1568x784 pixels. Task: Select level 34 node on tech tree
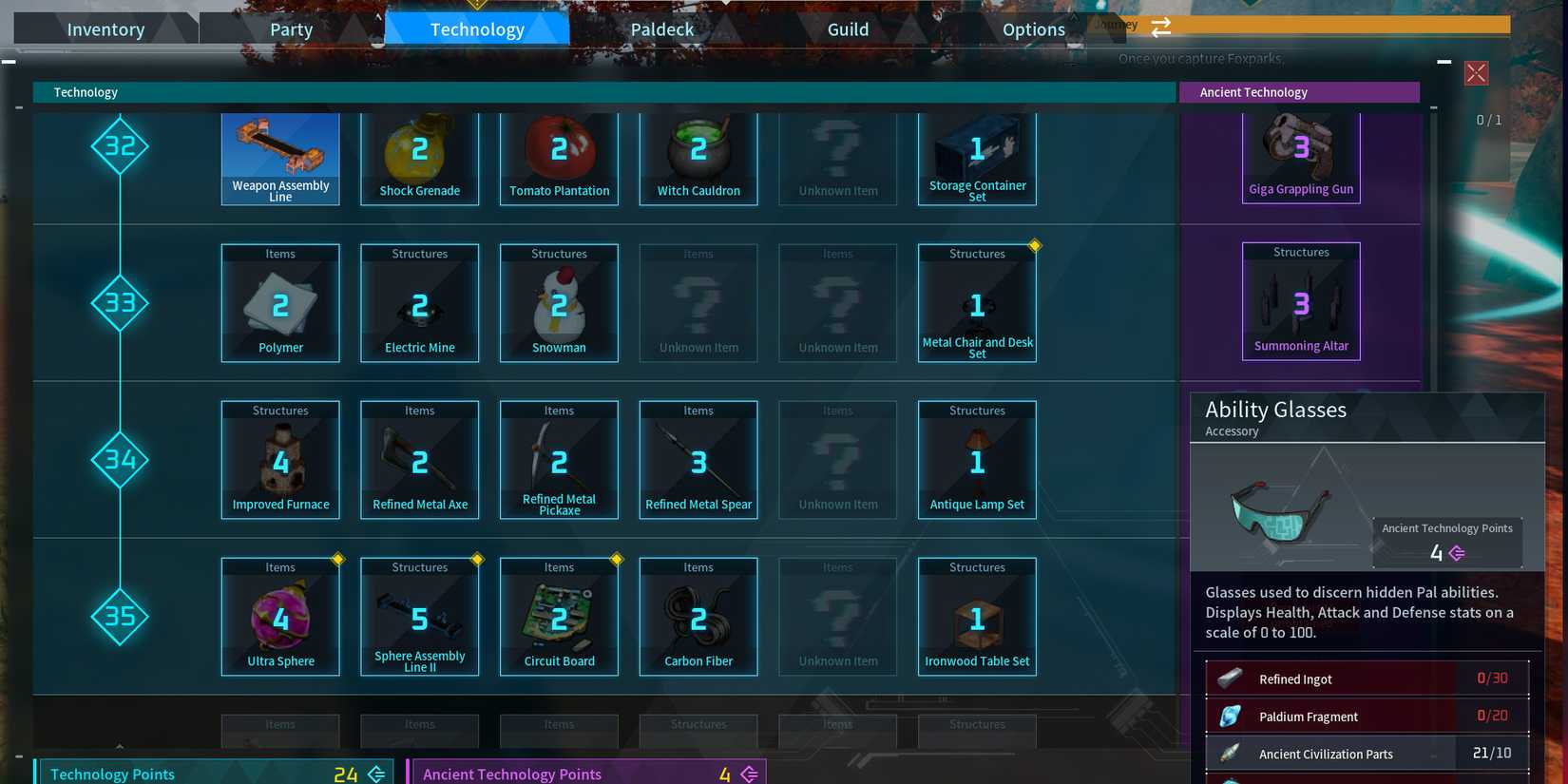(120, 461)
